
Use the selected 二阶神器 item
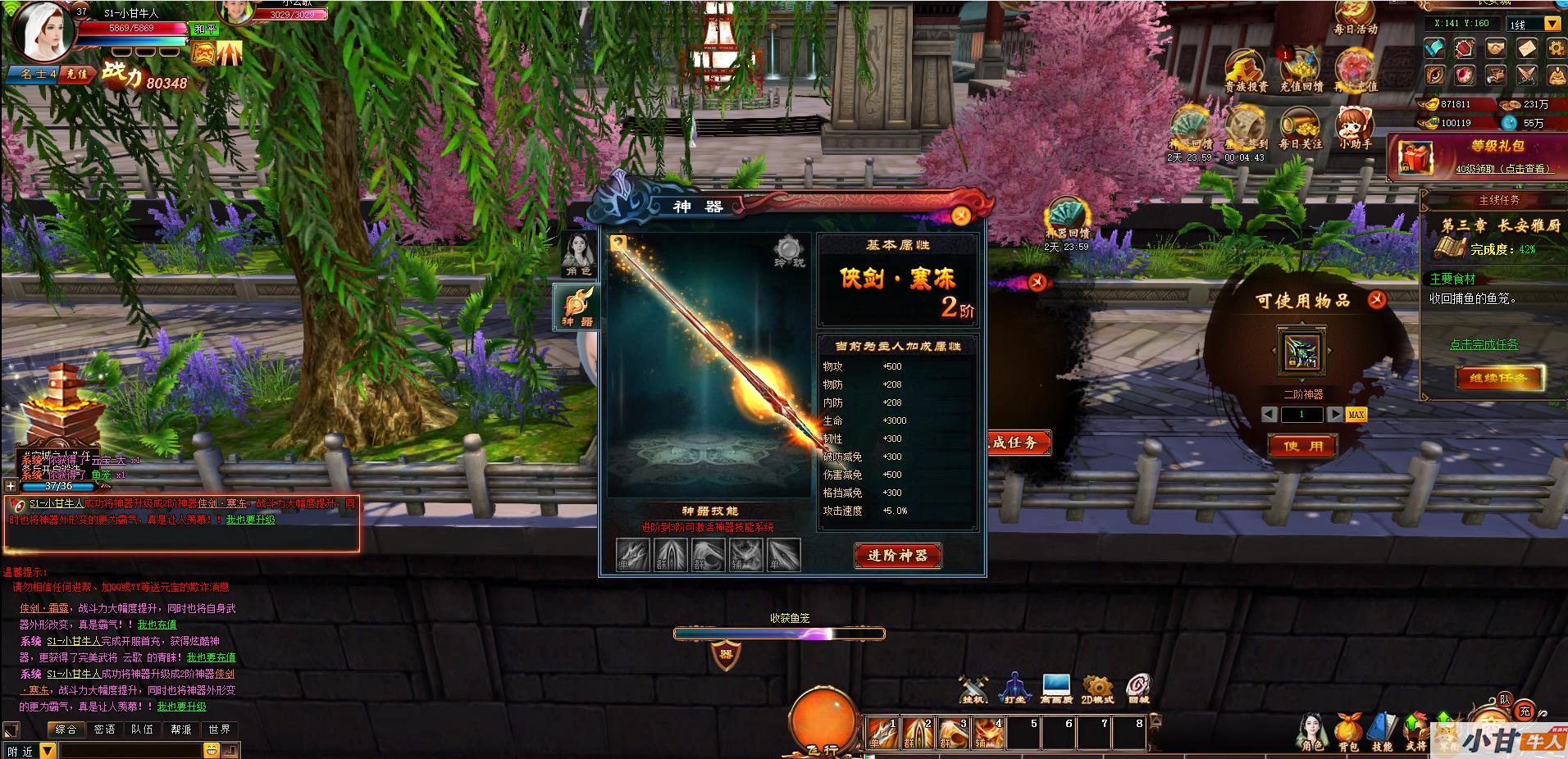(x=1302, y=447)
